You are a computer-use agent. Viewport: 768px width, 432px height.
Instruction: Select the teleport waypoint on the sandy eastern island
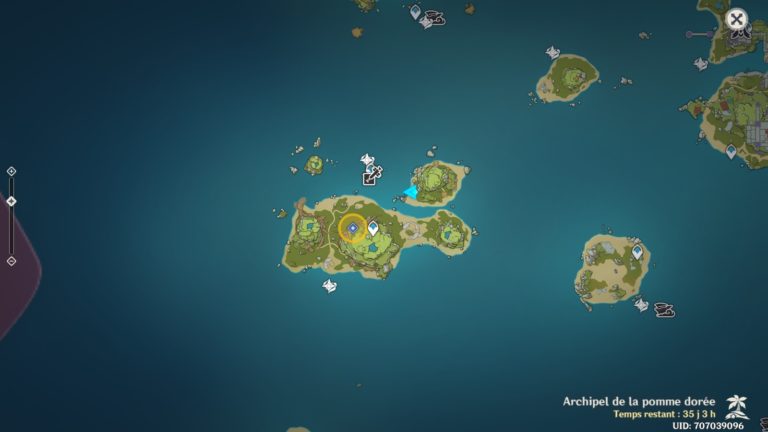tap(637, 253)
